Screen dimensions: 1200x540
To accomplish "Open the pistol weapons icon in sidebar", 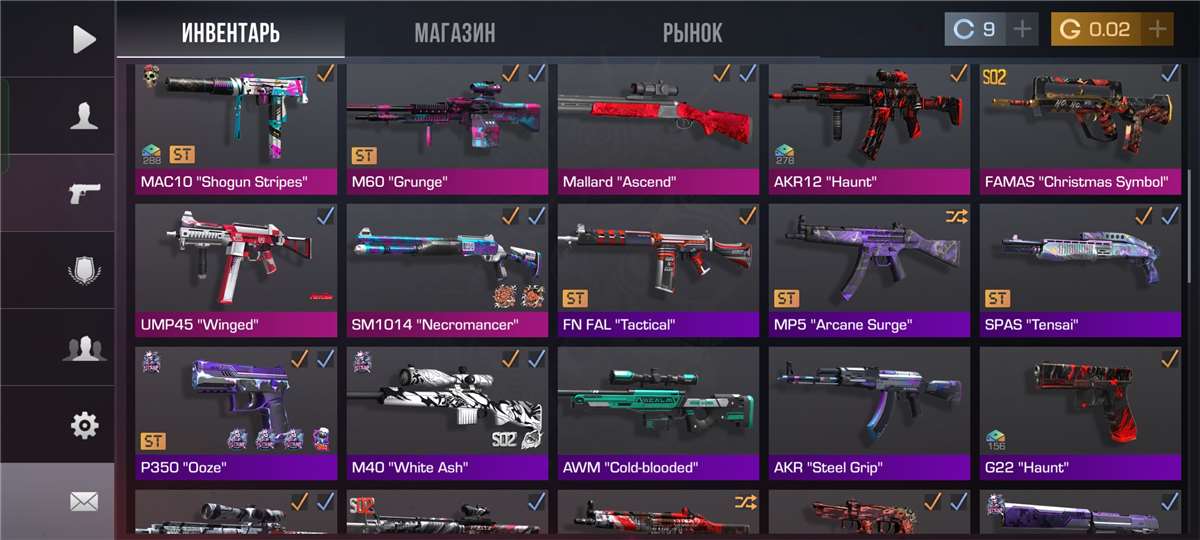I will click(x=84, y=193).
